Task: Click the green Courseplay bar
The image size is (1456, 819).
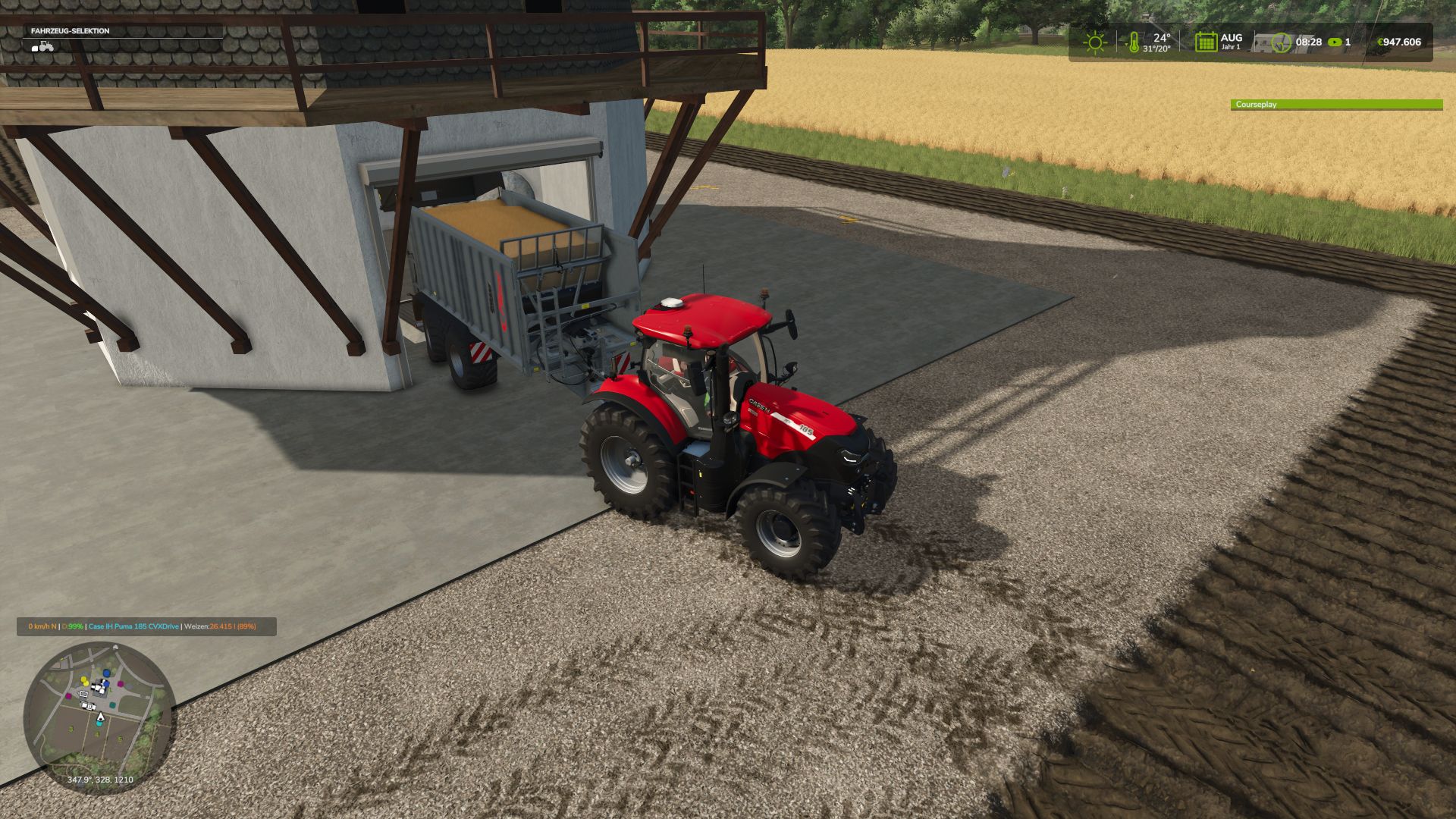Action: 1335,105
